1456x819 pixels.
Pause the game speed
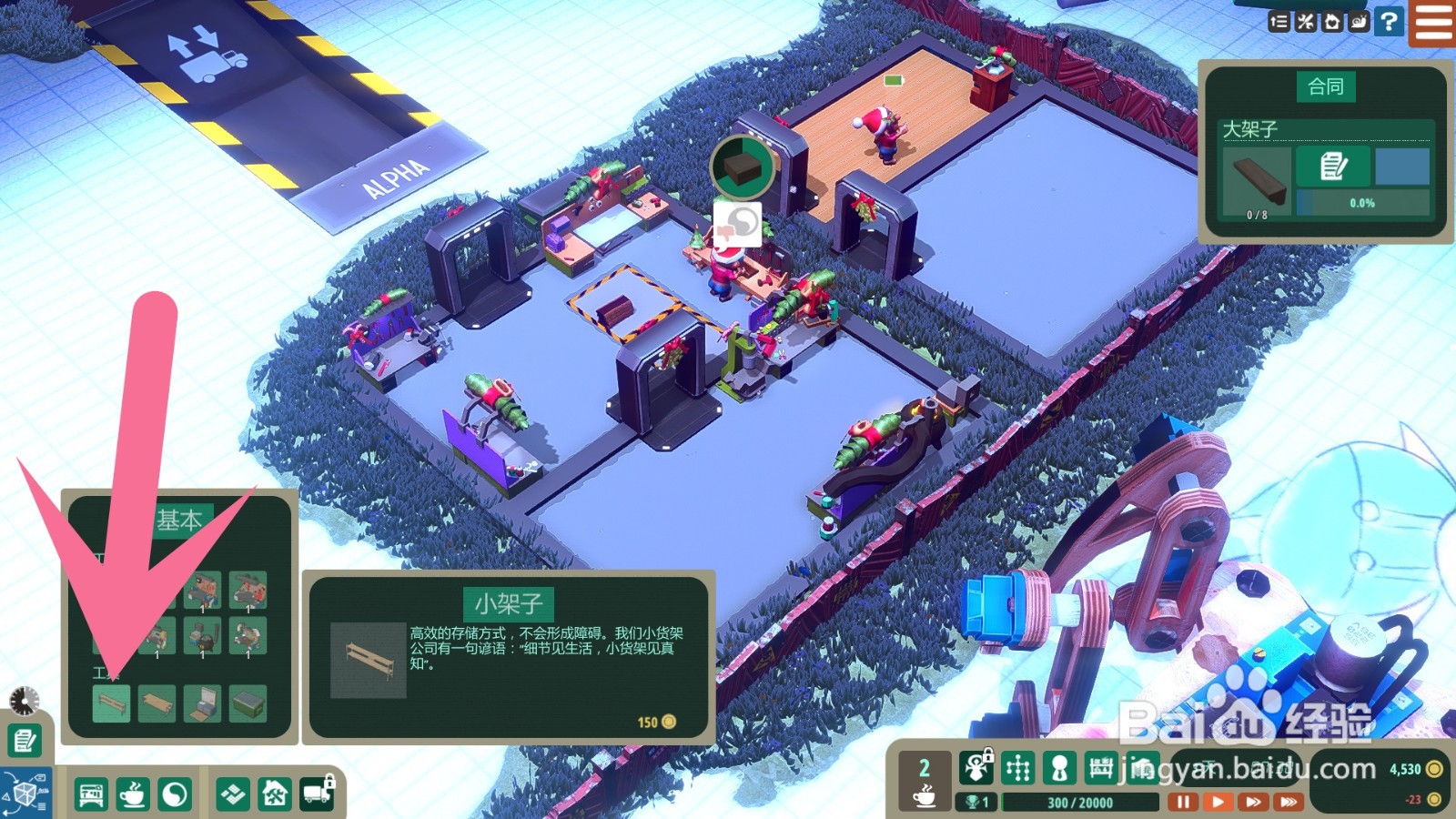[x=1182, y=802]
